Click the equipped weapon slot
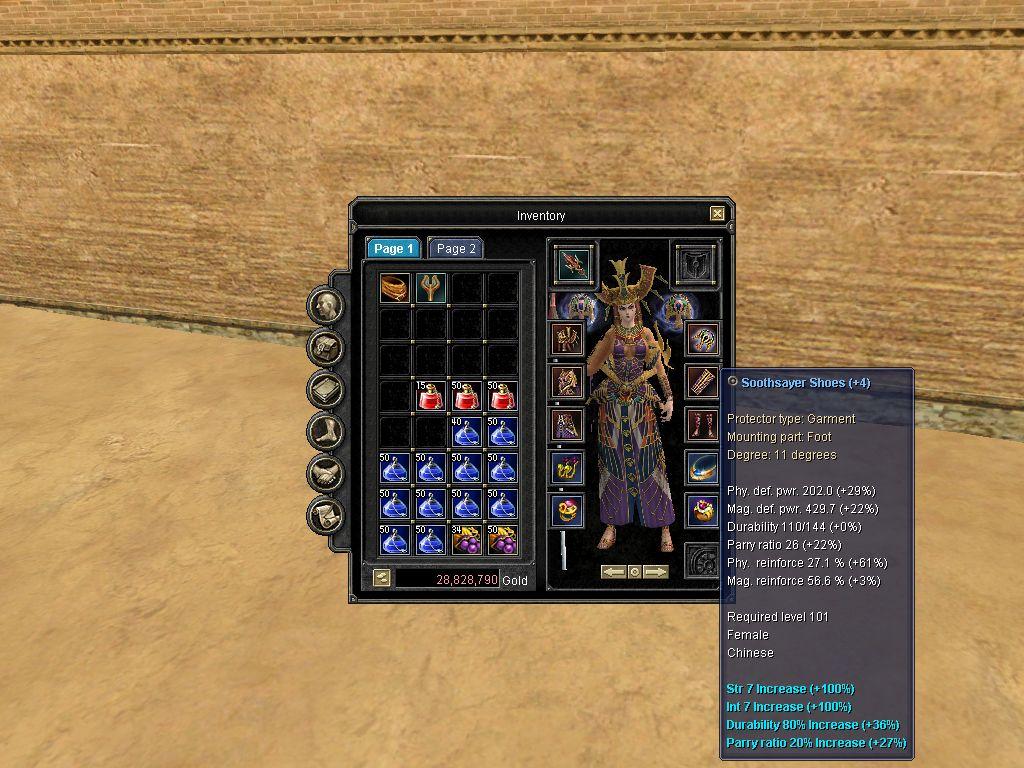Image resolution: width=1024 pixels, height=768 pixels. coord(574,263)
